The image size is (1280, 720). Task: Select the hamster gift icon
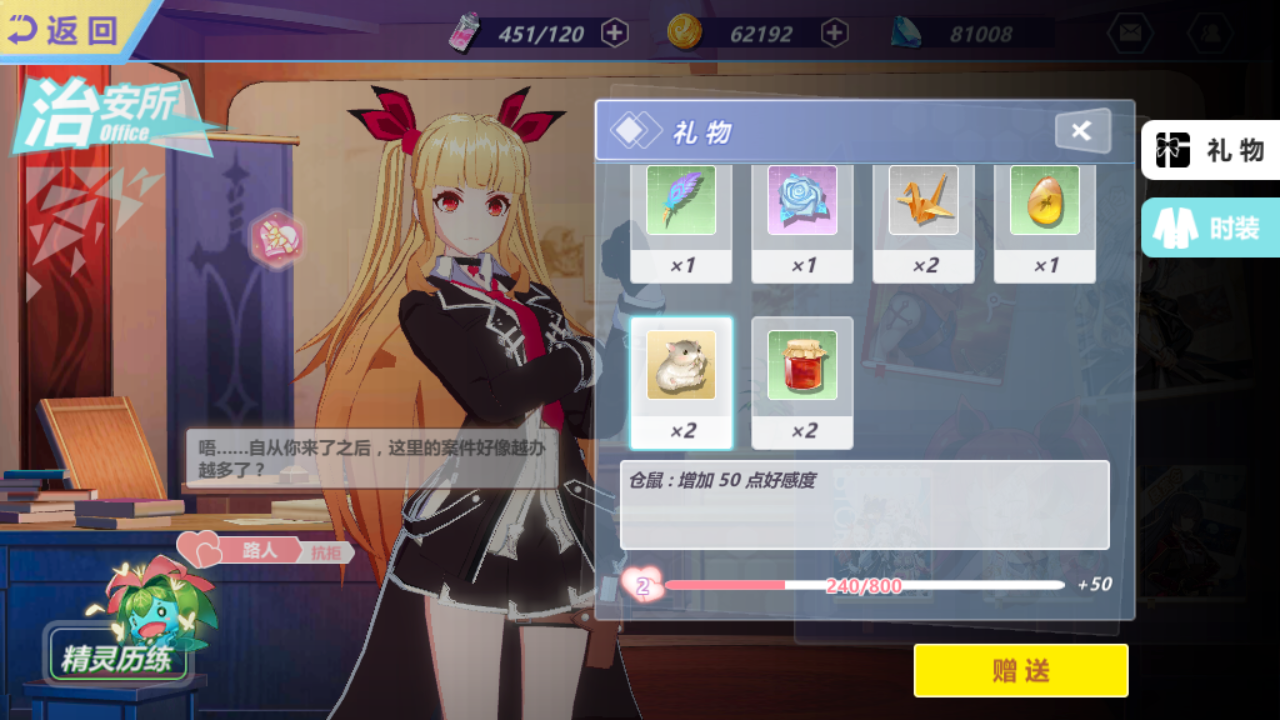(681, 367)
